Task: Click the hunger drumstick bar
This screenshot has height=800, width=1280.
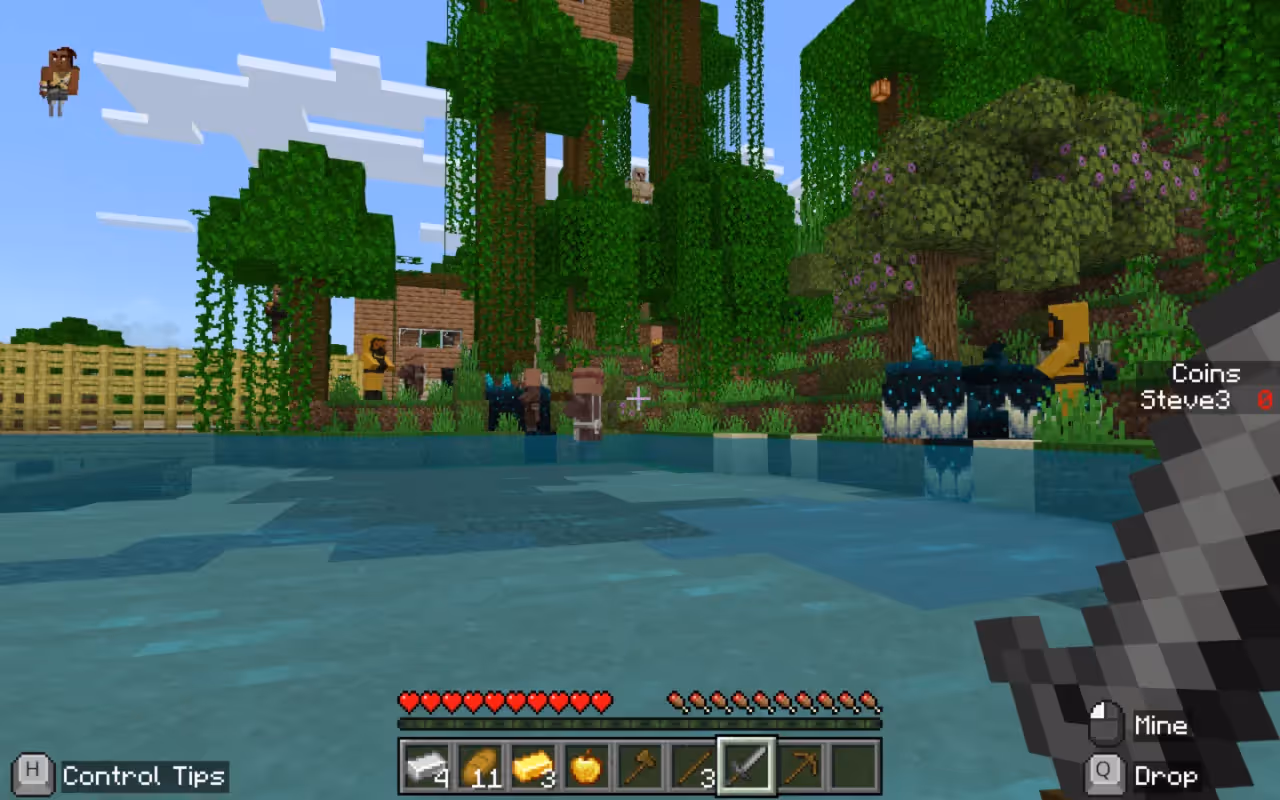Action: (773, 701)
